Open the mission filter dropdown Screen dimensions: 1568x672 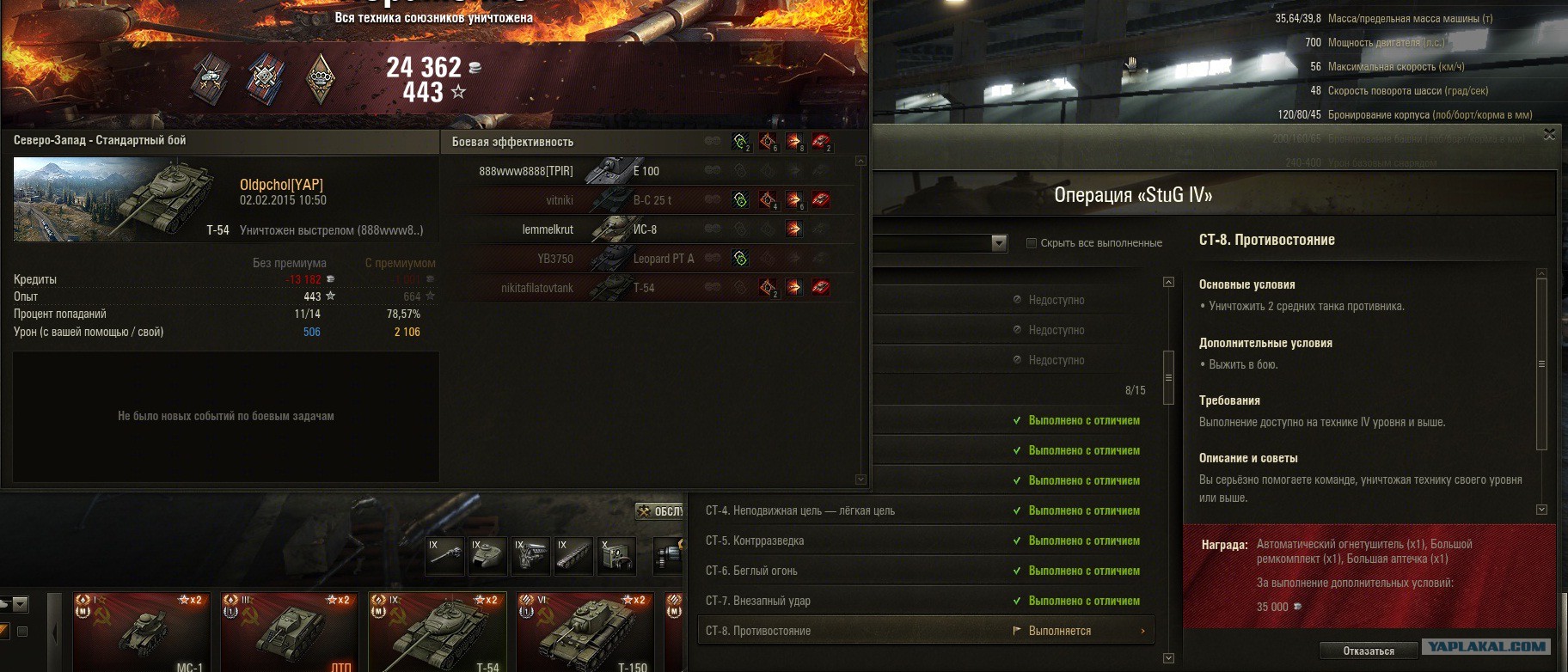[998, 243]
